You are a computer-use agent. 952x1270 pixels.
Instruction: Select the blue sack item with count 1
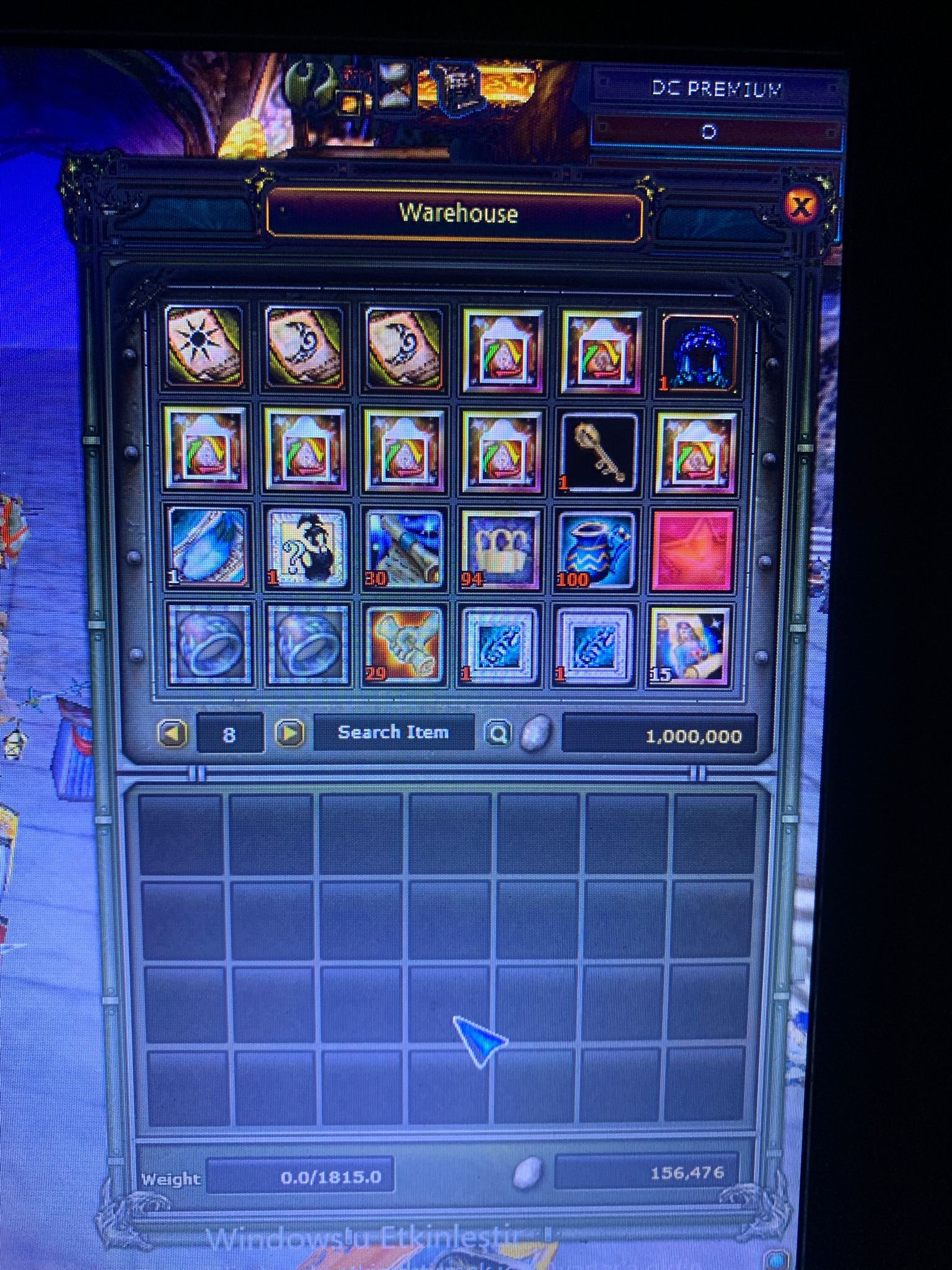click(208, 547)
